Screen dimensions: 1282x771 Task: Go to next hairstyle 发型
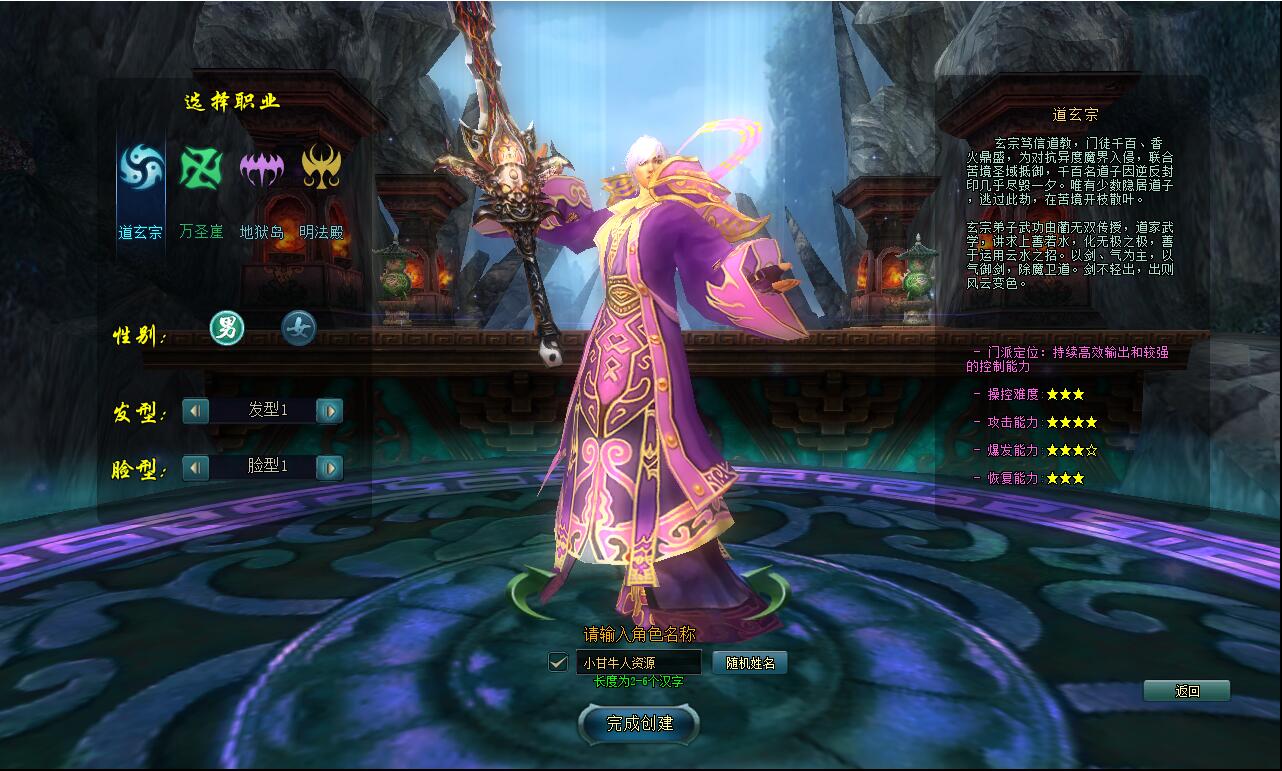point(329,410)
